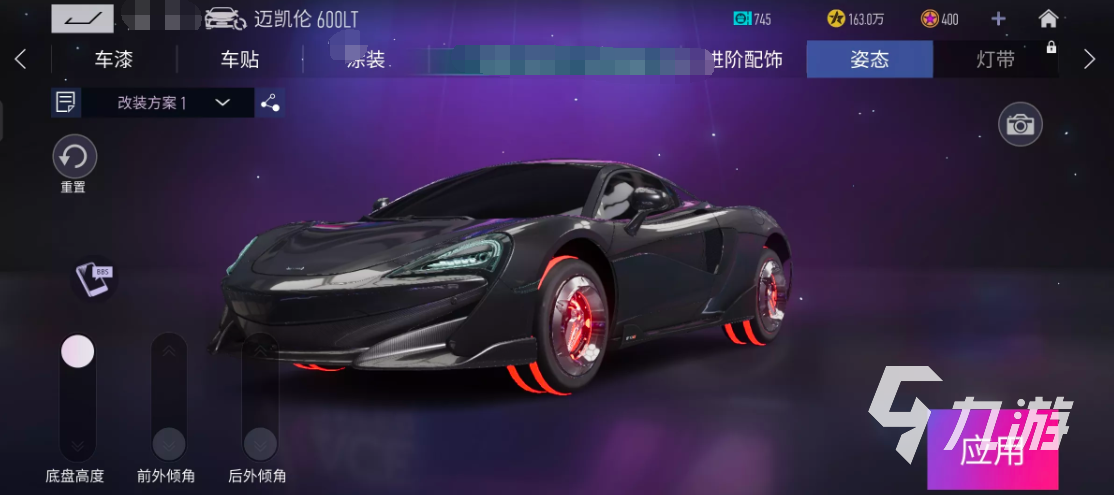
Task: Click the 底盘高度 slider handle
Action: [x=77, y=351]
